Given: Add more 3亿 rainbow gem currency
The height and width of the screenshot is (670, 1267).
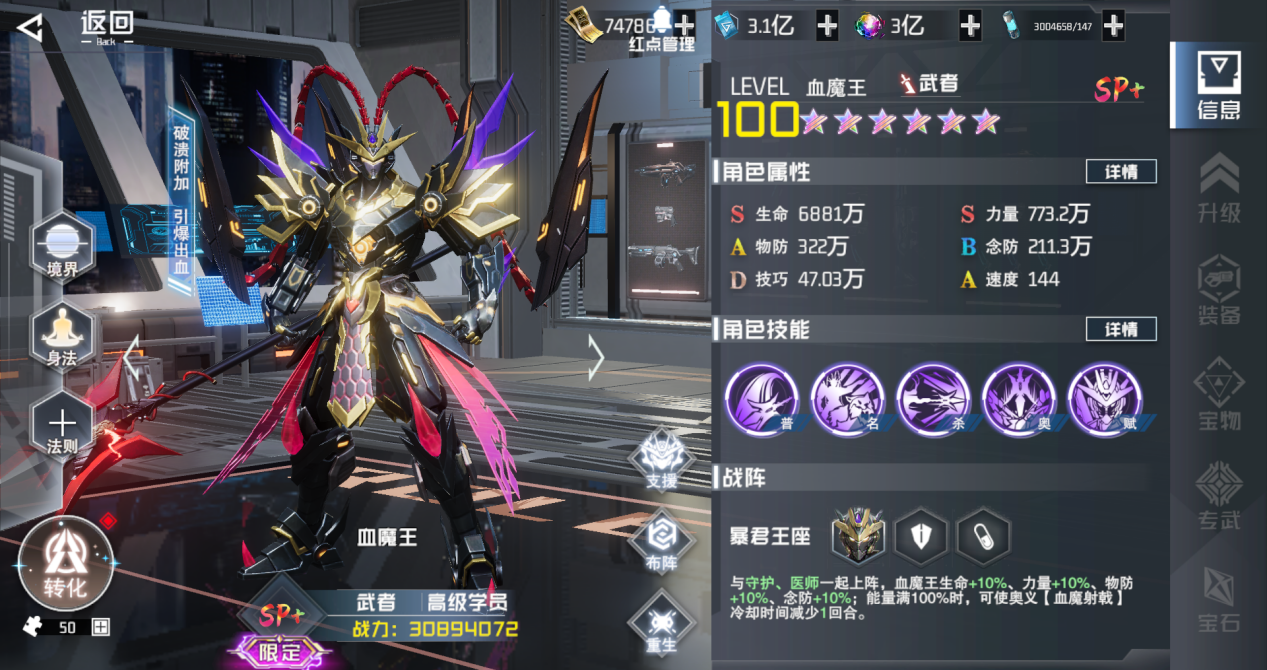Looking at the screenshot, I should pos(970,26).
